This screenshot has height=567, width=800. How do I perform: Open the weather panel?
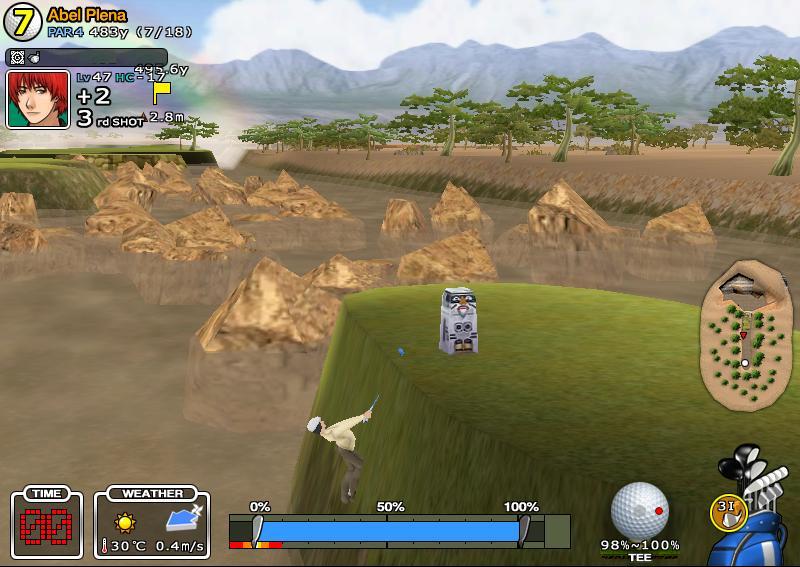[x=152, y=524]
